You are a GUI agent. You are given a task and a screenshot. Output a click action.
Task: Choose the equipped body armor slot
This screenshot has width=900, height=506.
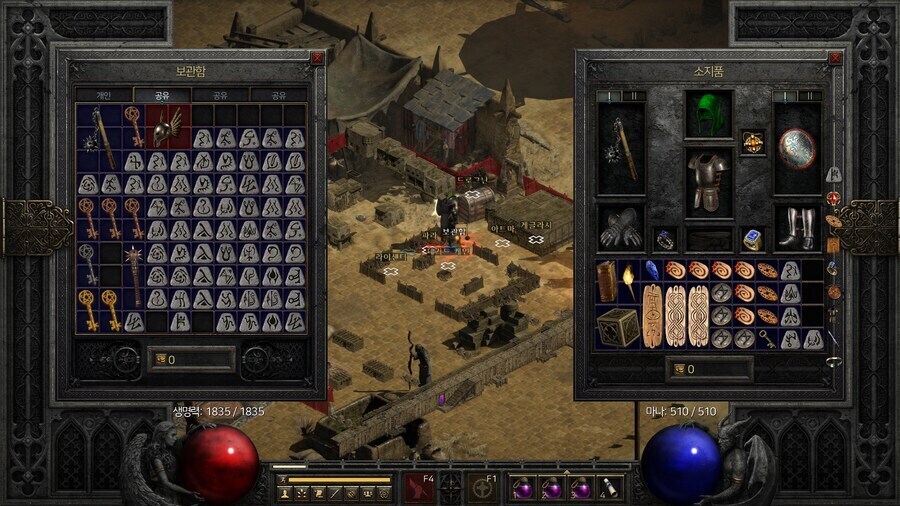pyautogui.click(x=709, y=182)
